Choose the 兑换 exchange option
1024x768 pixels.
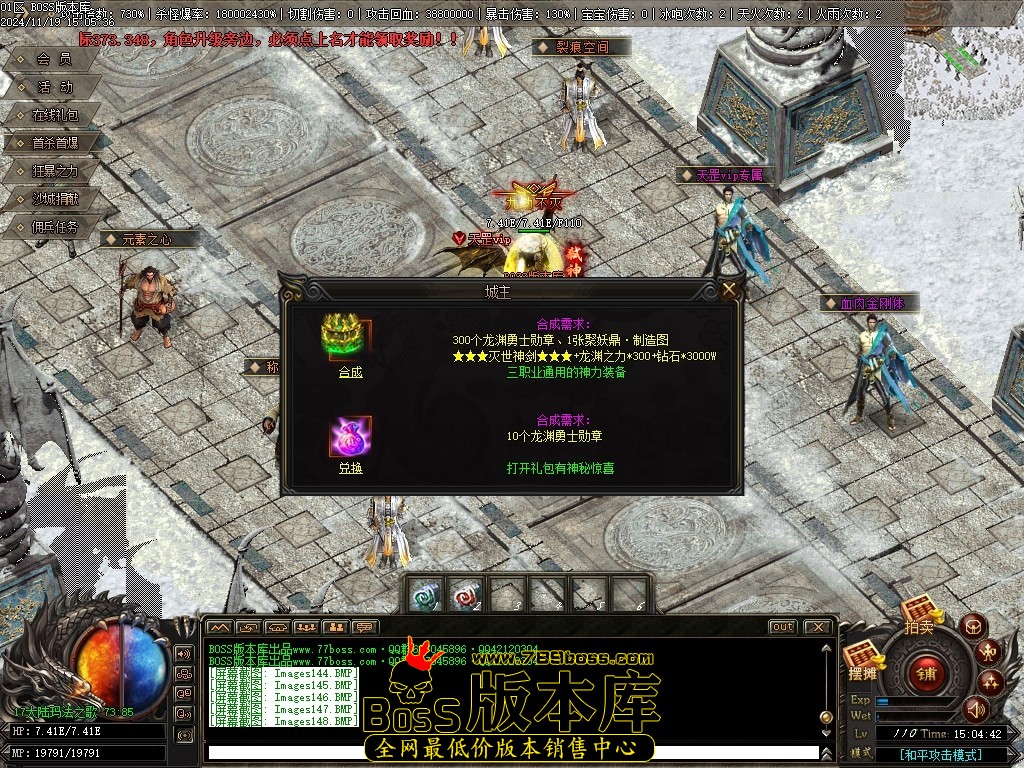[x=350, y=468]
